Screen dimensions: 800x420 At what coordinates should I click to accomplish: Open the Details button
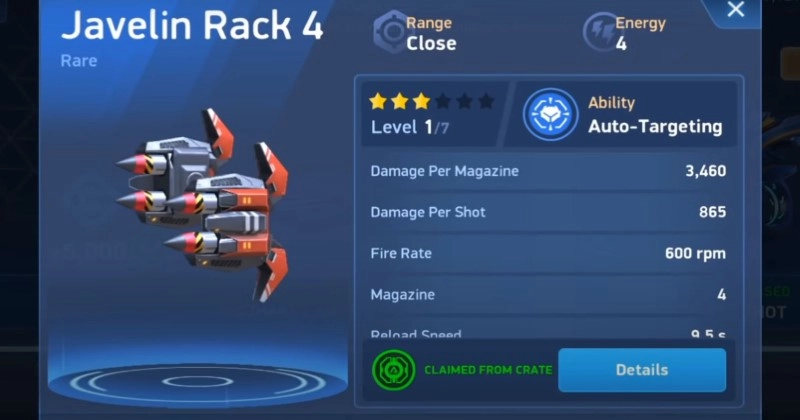click(x=641, y=370)
